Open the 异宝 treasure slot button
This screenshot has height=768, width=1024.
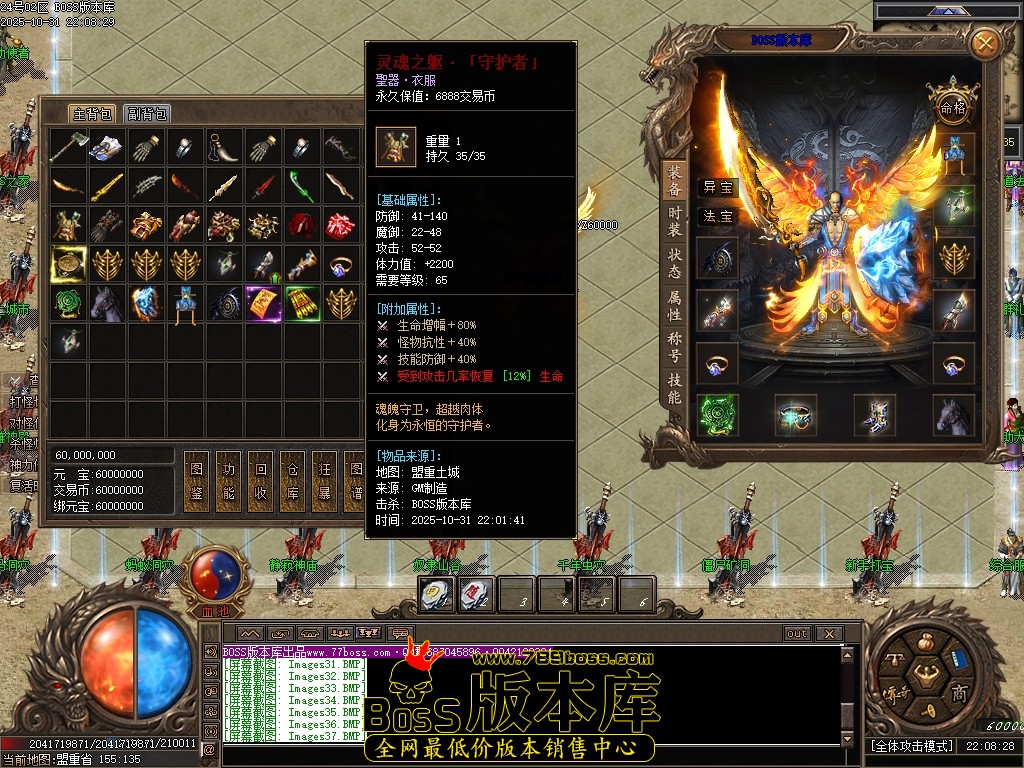point(717,187)
